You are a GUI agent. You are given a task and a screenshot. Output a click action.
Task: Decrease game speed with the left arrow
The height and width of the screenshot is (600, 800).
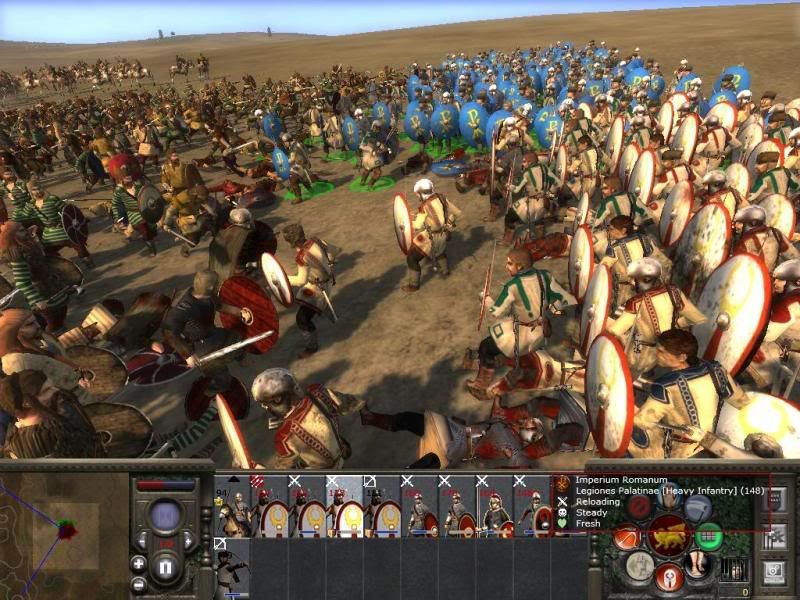coord(142,541)
